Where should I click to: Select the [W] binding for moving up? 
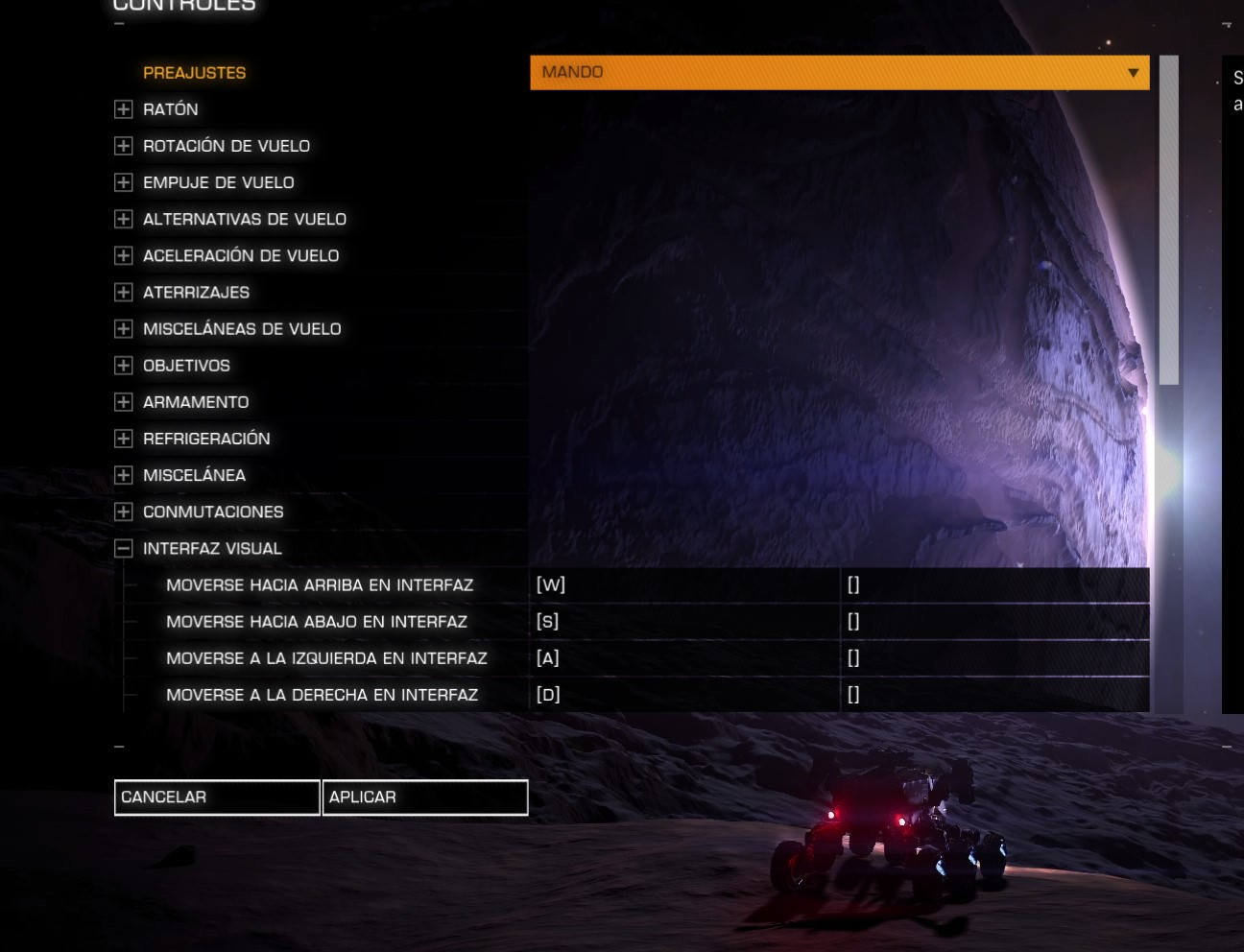[684, 585]
